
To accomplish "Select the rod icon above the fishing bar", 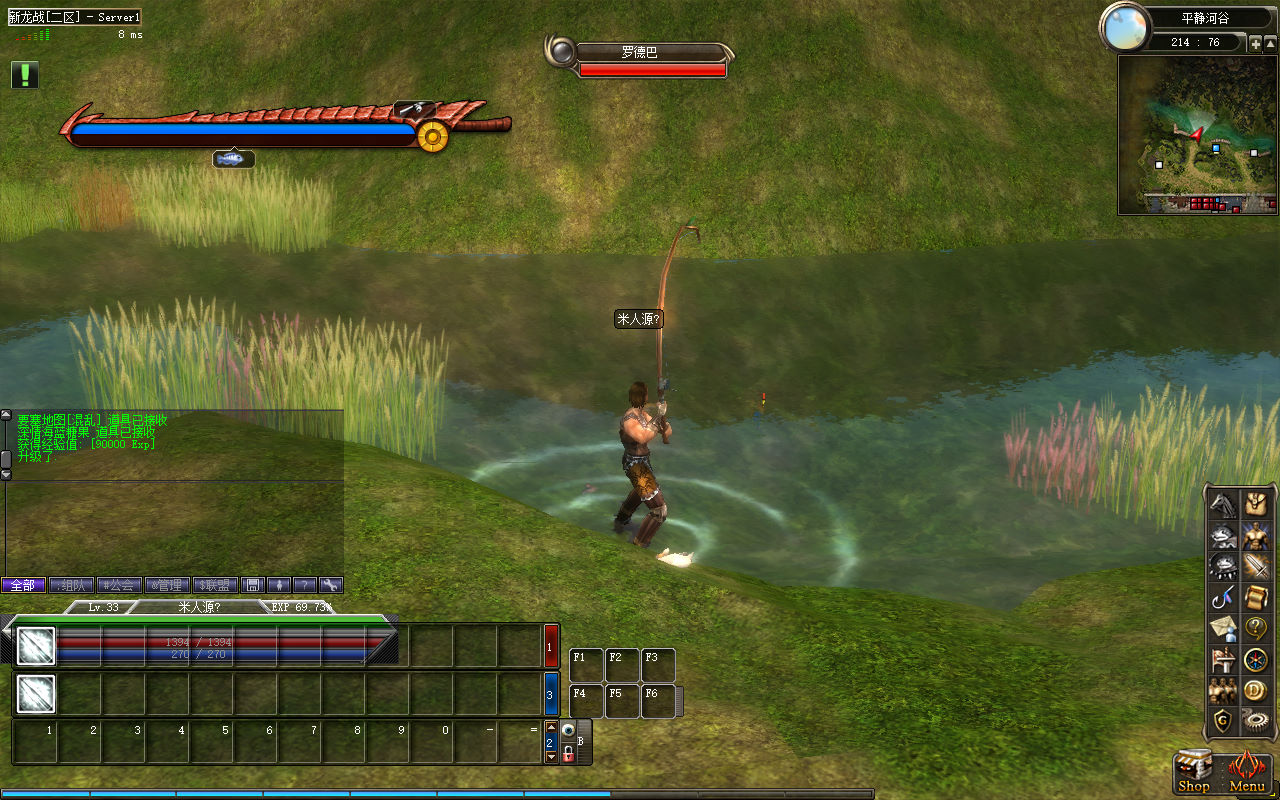I will point(414,108).
